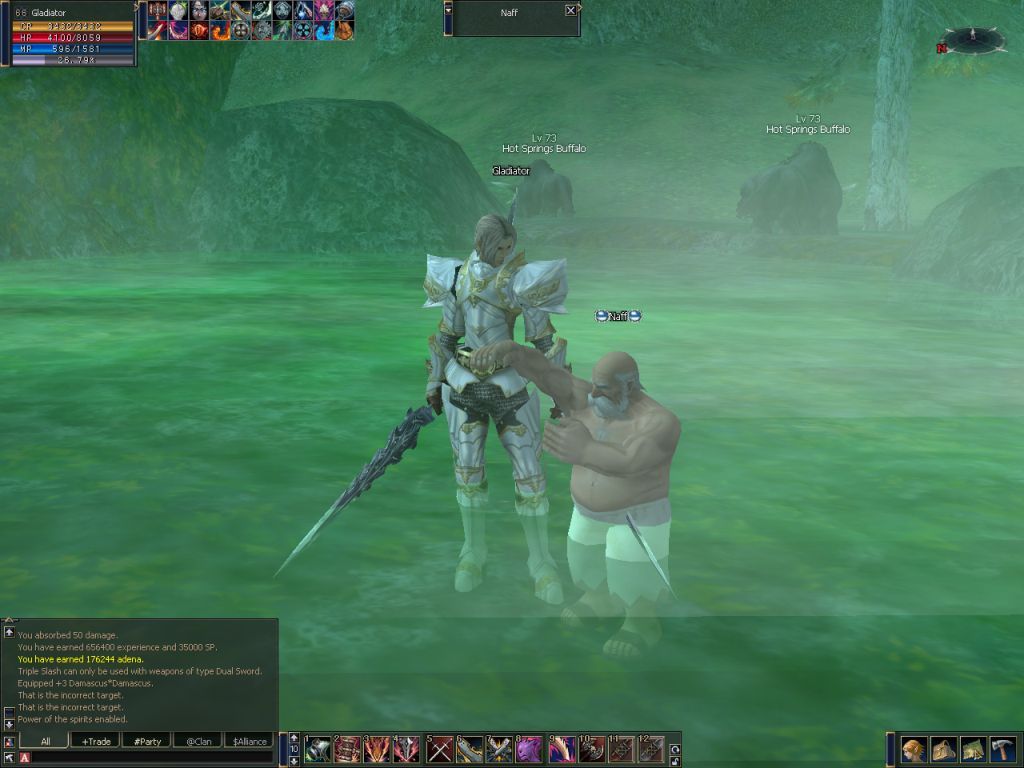Close the Naff target window
The image size is (1024, 768).
tap(570, 10)
